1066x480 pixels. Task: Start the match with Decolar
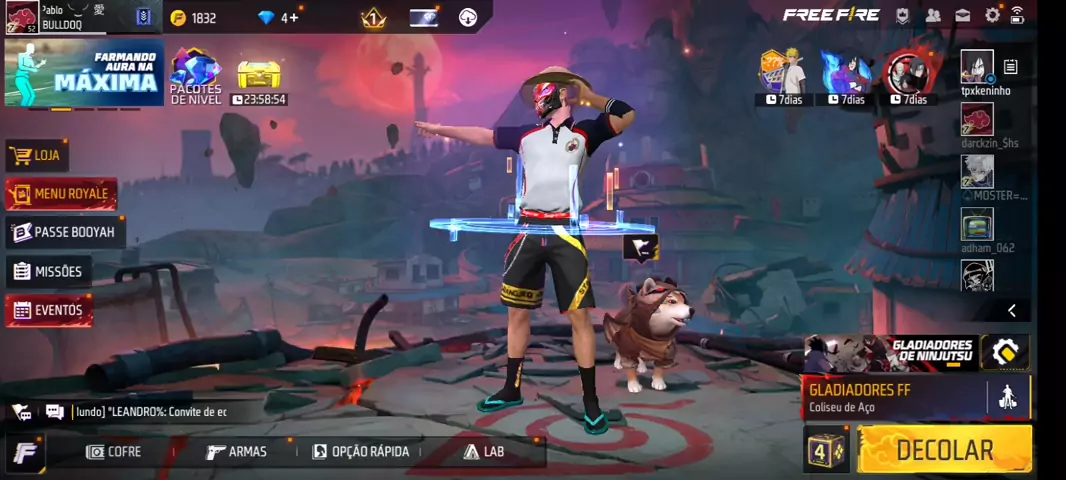944,450
